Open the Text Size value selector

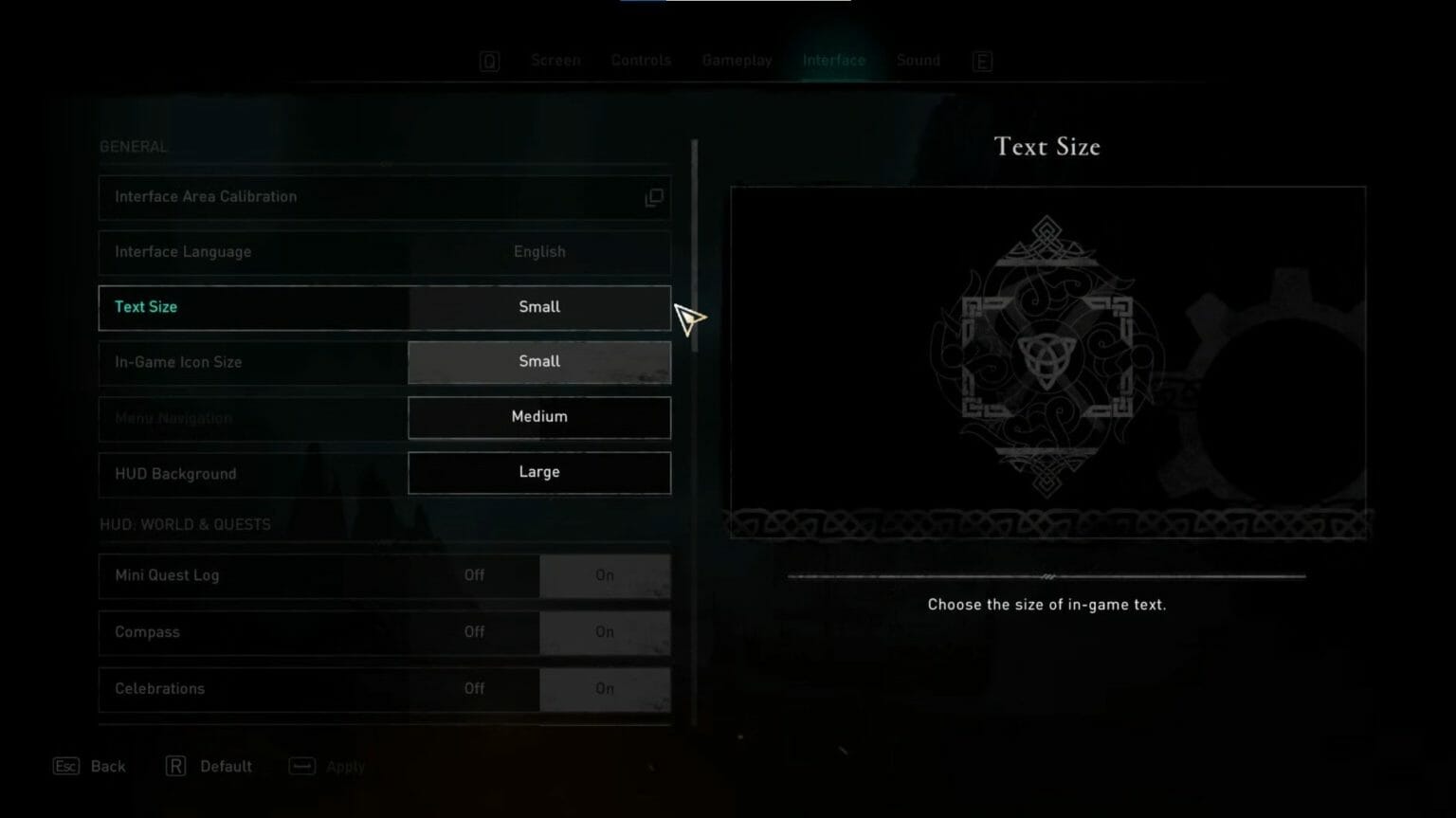click(539, 306)
